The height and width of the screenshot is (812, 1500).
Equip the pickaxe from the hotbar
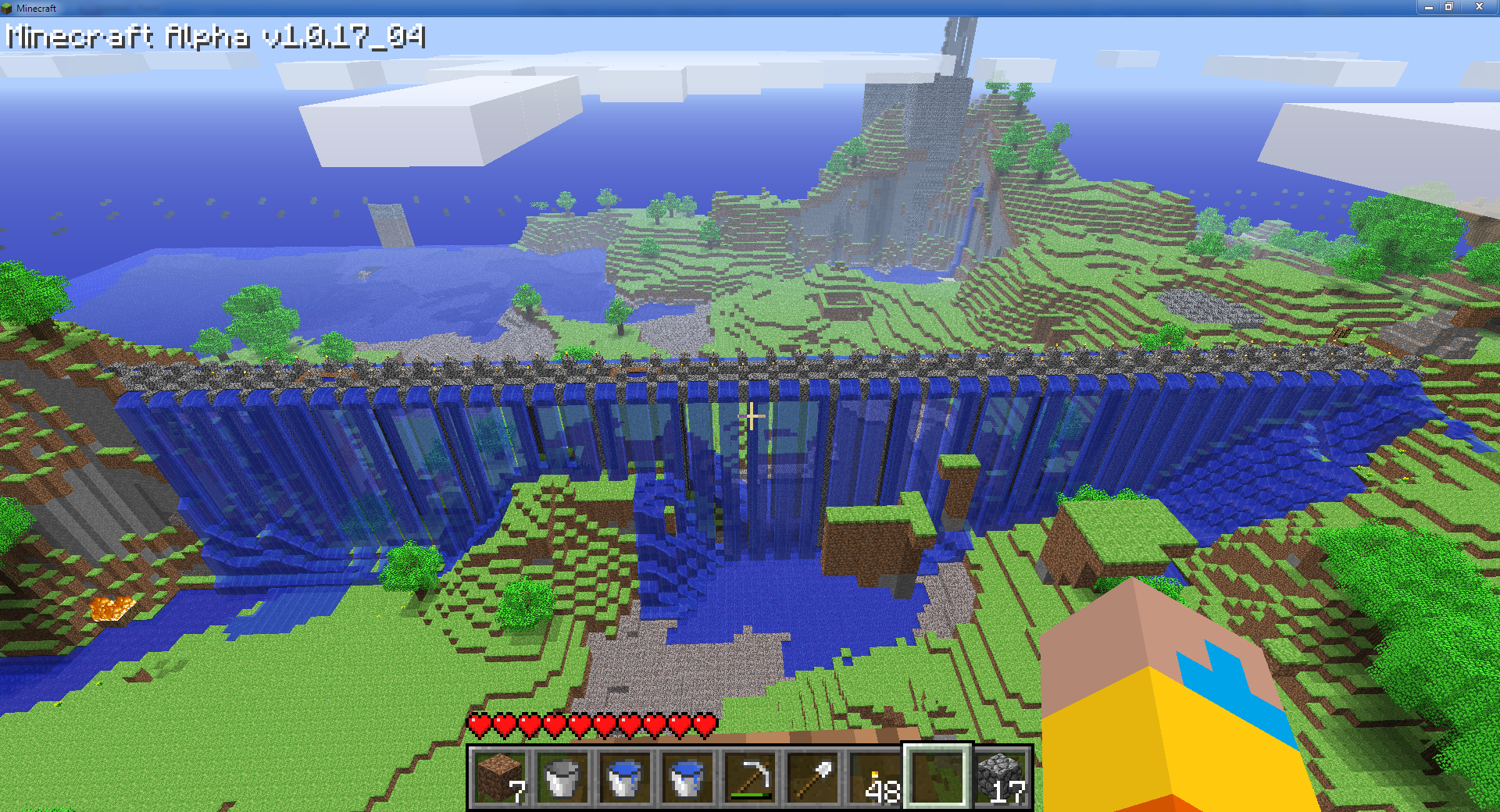pyautogui.click(x=750, y=778)
